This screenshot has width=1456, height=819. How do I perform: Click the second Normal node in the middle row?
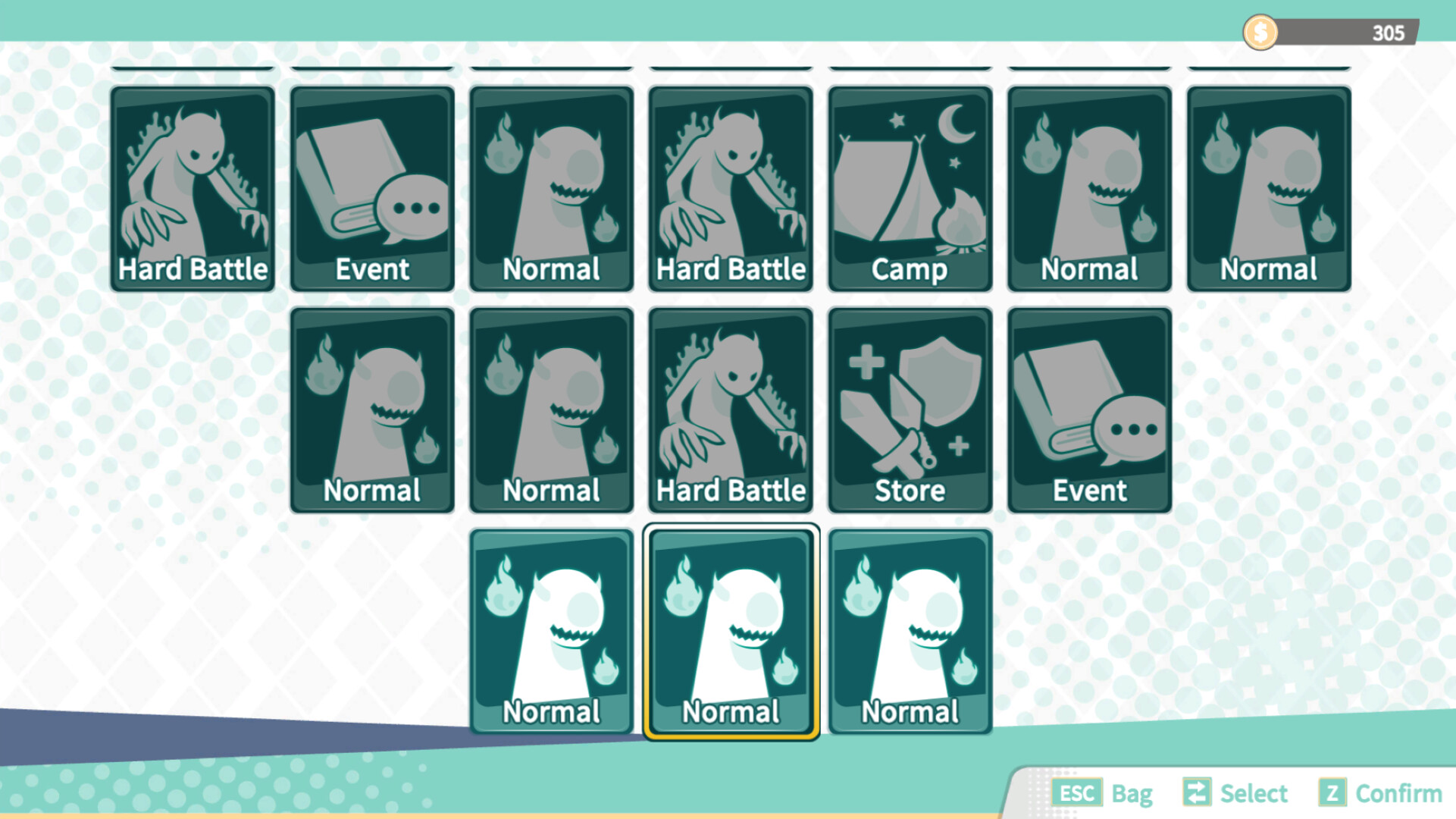tap(551, 409)
